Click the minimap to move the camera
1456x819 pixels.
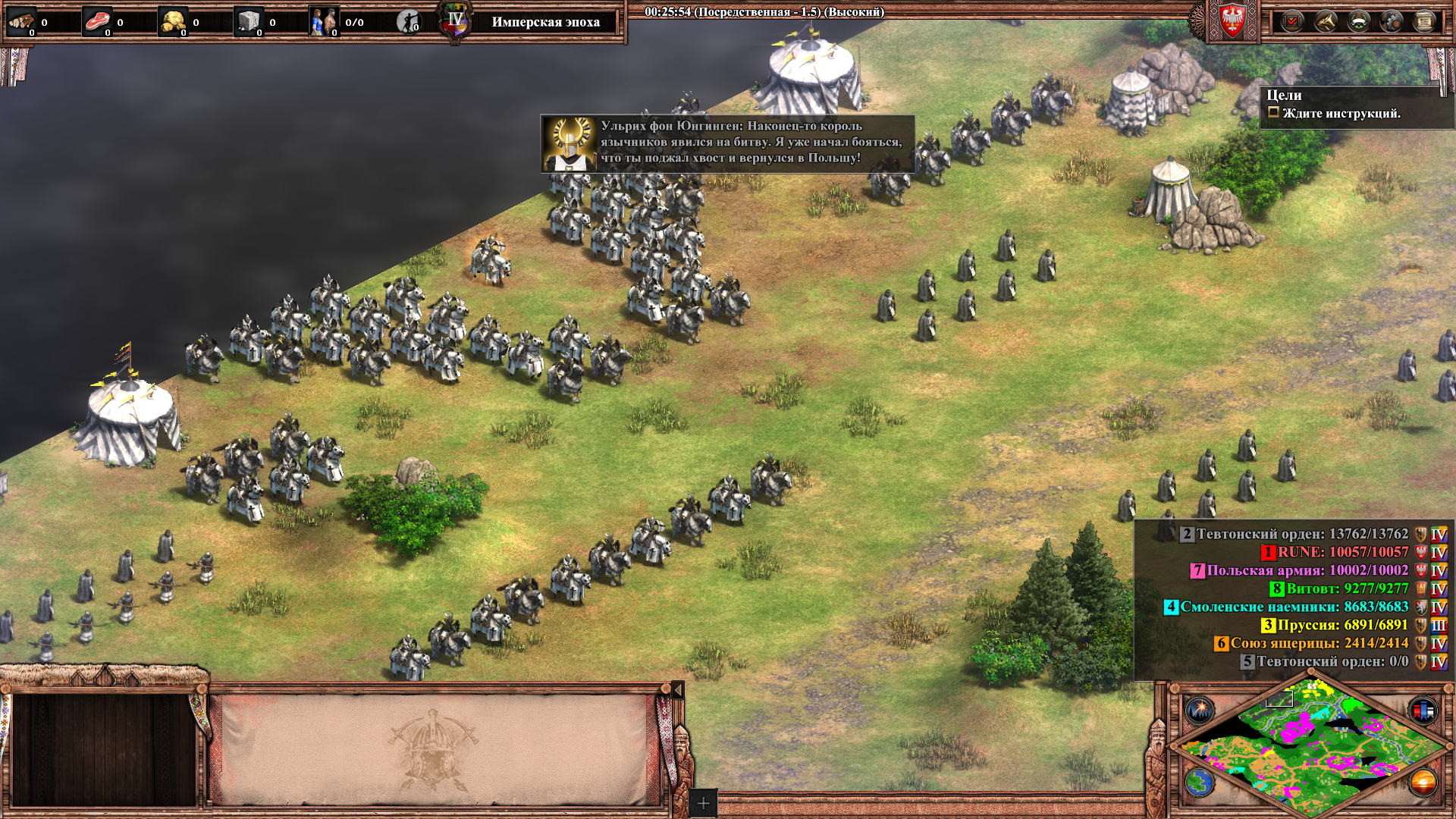tap(1312, 747)
